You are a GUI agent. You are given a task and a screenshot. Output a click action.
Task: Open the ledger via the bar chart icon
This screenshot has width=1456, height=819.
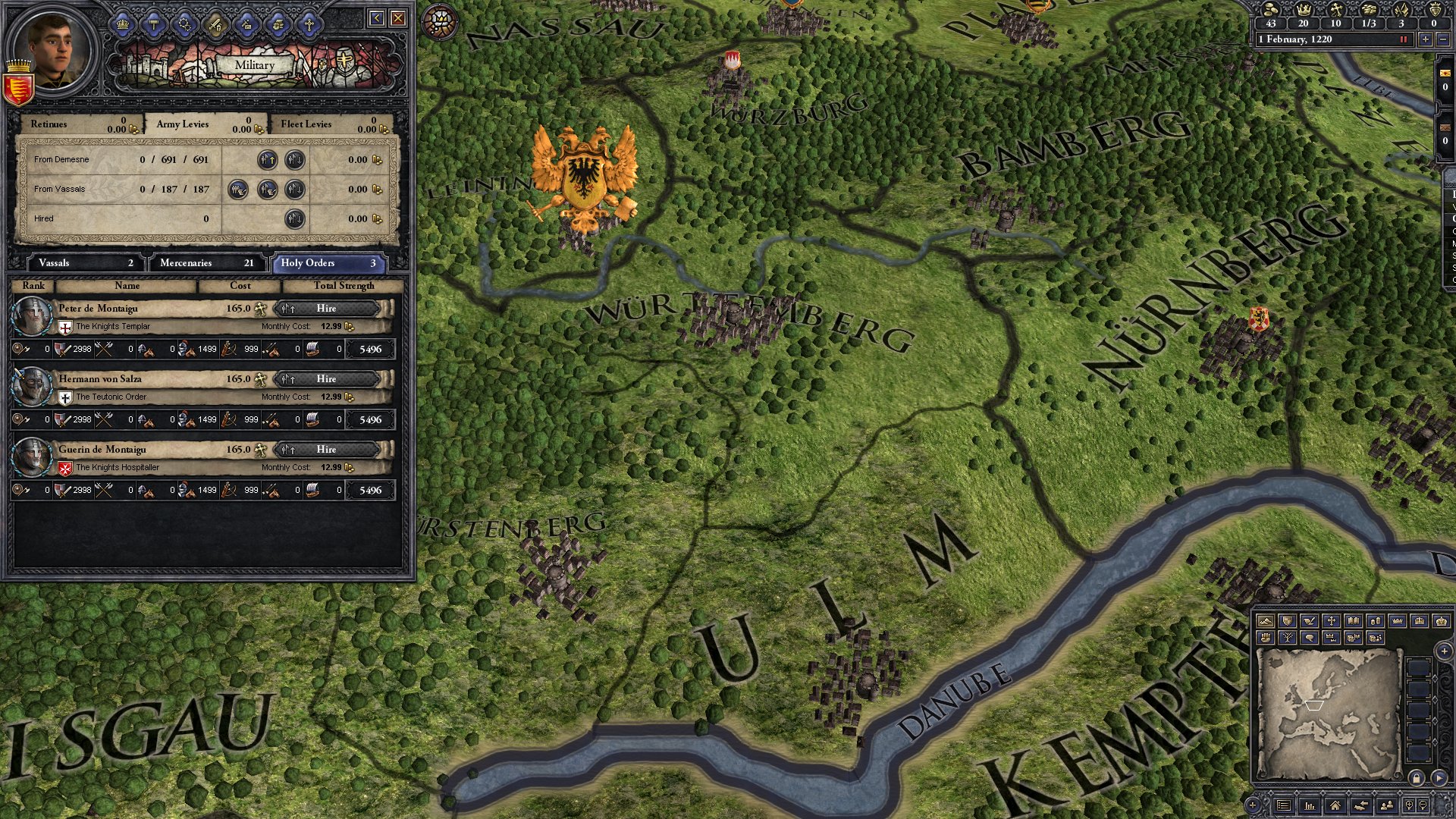[x=1310, y=806]
